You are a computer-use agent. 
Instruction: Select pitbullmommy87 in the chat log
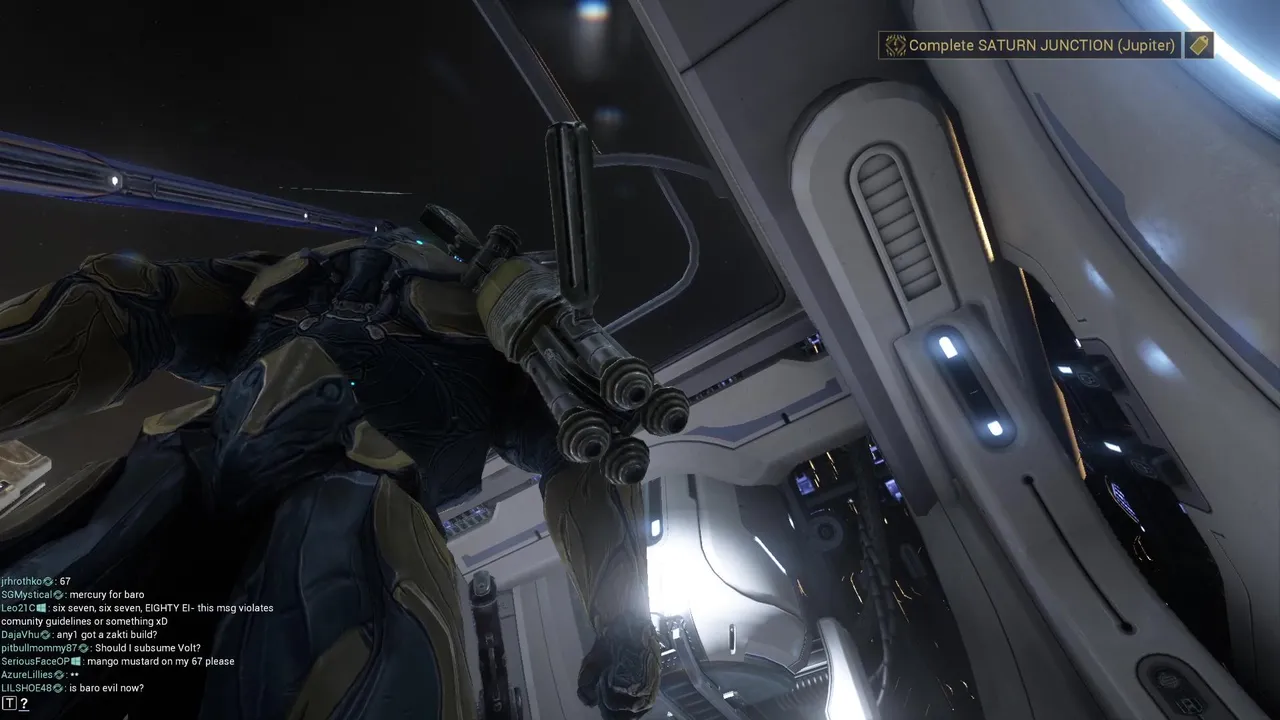click(39, 648)
